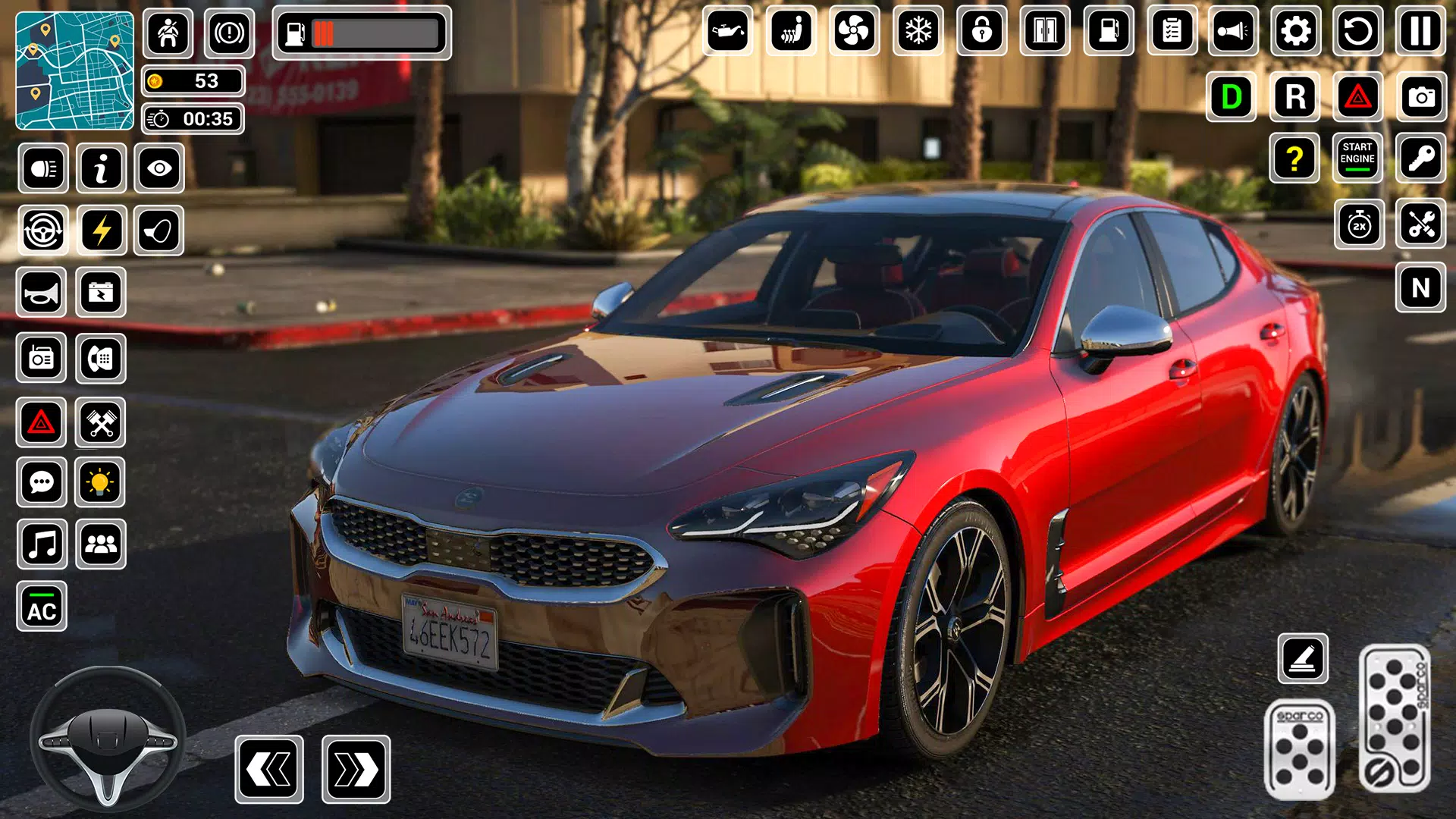This screenshot has height=819, width=1456.
Task: Fasten the seatbelt icon
Action: (168, 33)
